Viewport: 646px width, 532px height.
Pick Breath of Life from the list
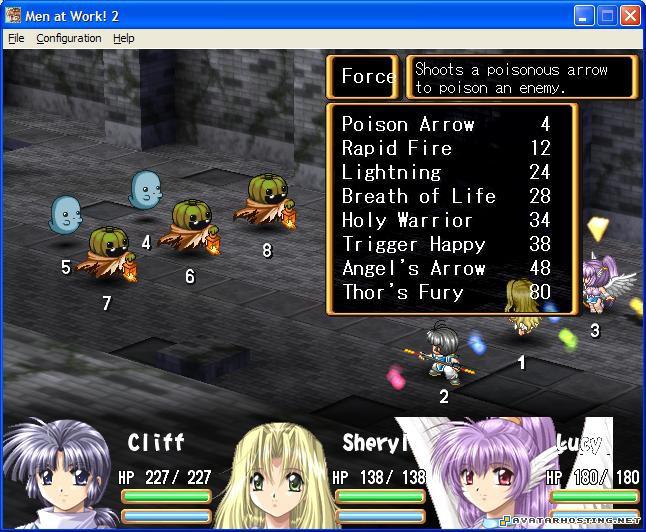(418, 196)
